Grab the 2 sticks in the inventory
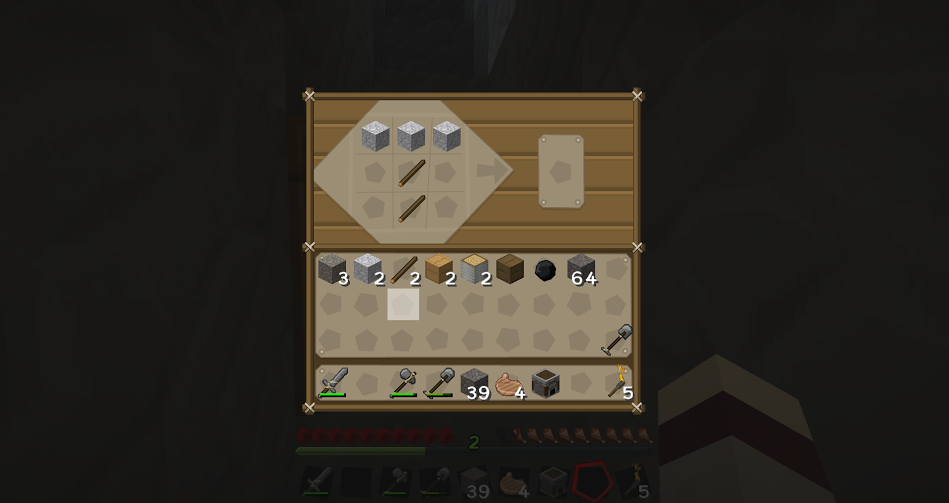Screen dimensions: 949x503 [404, 269]
